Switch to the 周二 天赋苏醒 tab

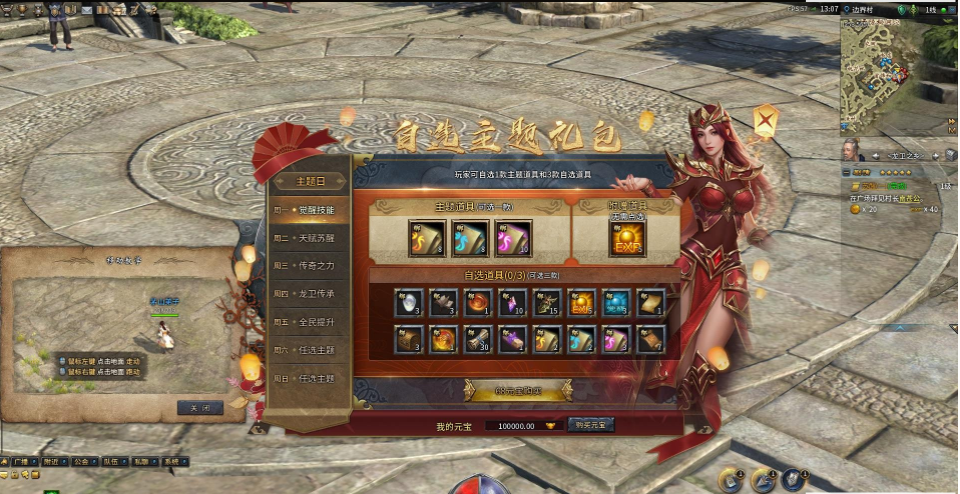(311, 239)
